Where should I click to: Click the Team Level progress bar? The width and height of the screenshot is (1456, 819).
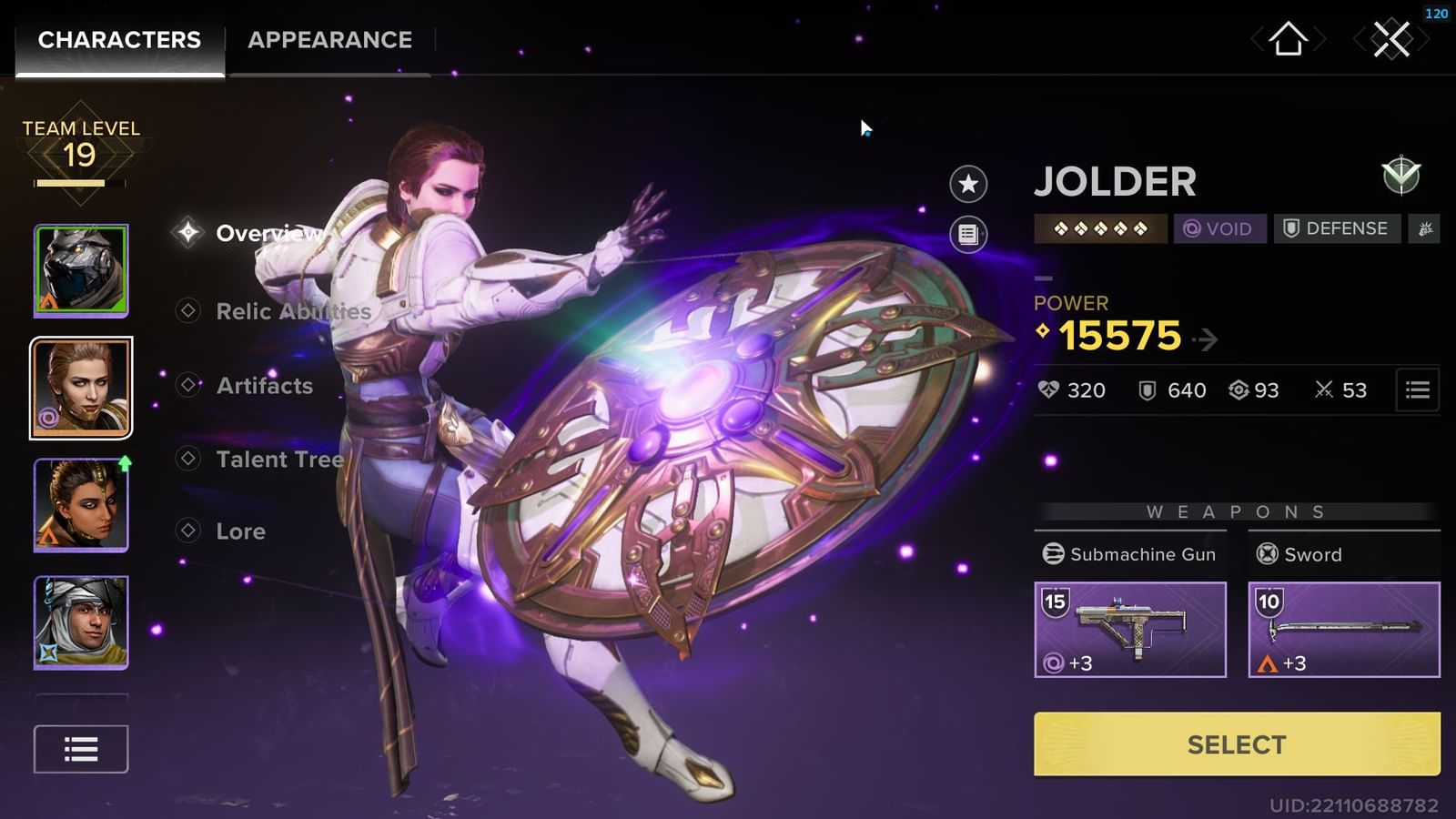point(80,182)
